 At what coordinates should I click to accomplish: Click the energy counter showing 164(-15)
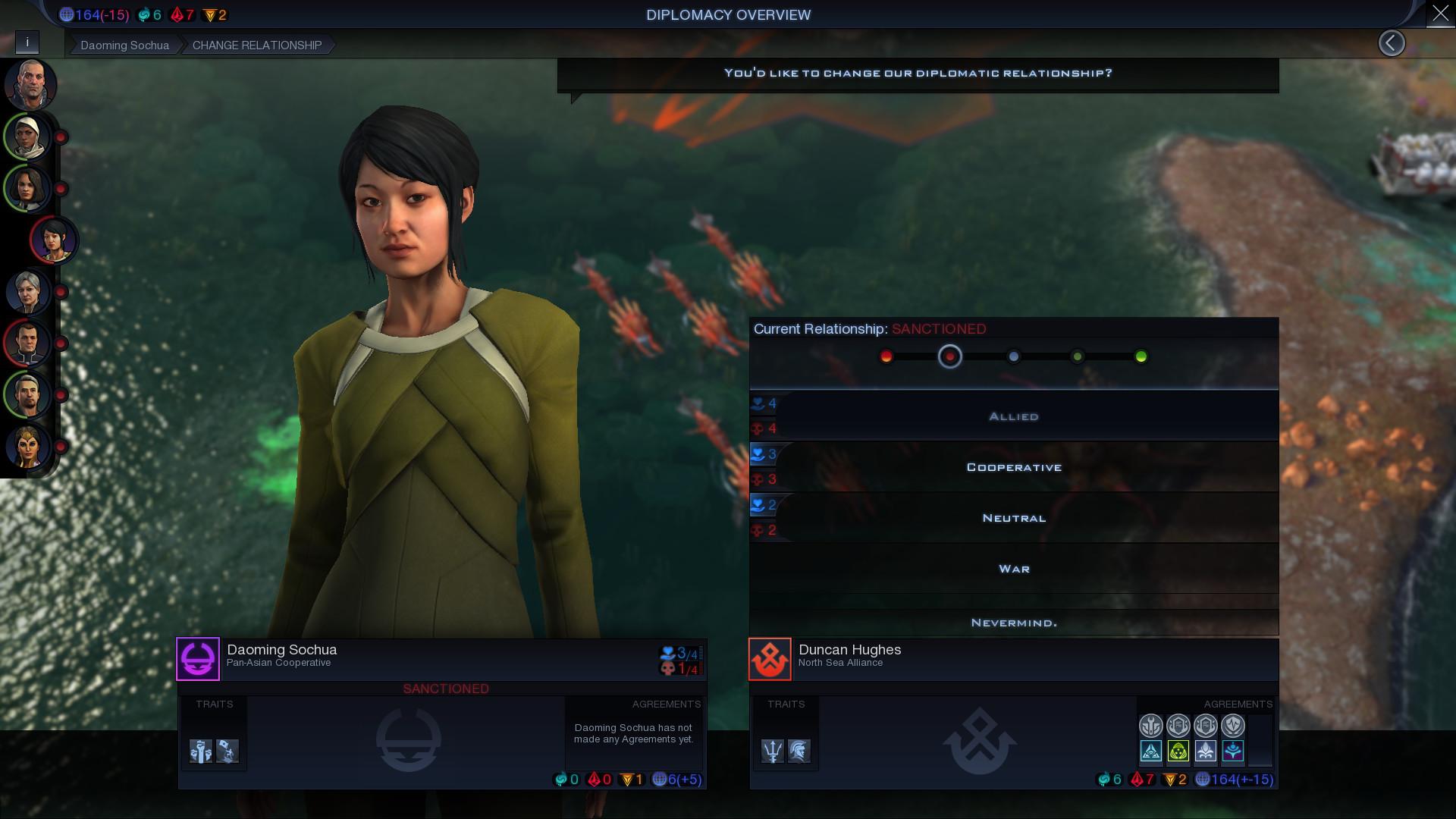coord(95,14)
